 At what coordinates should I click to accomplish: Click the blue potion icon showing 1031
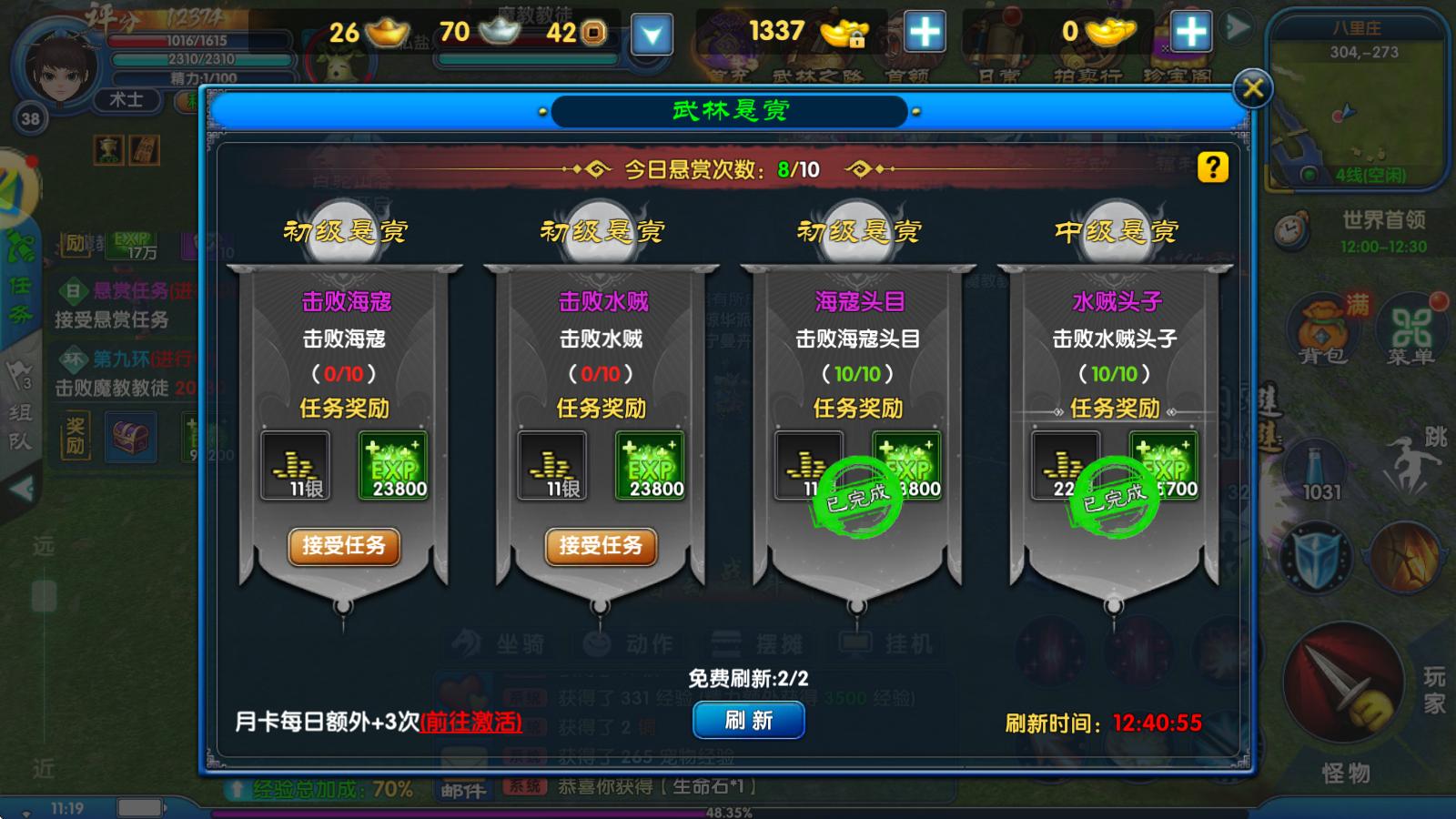(x=1317, y=465)
